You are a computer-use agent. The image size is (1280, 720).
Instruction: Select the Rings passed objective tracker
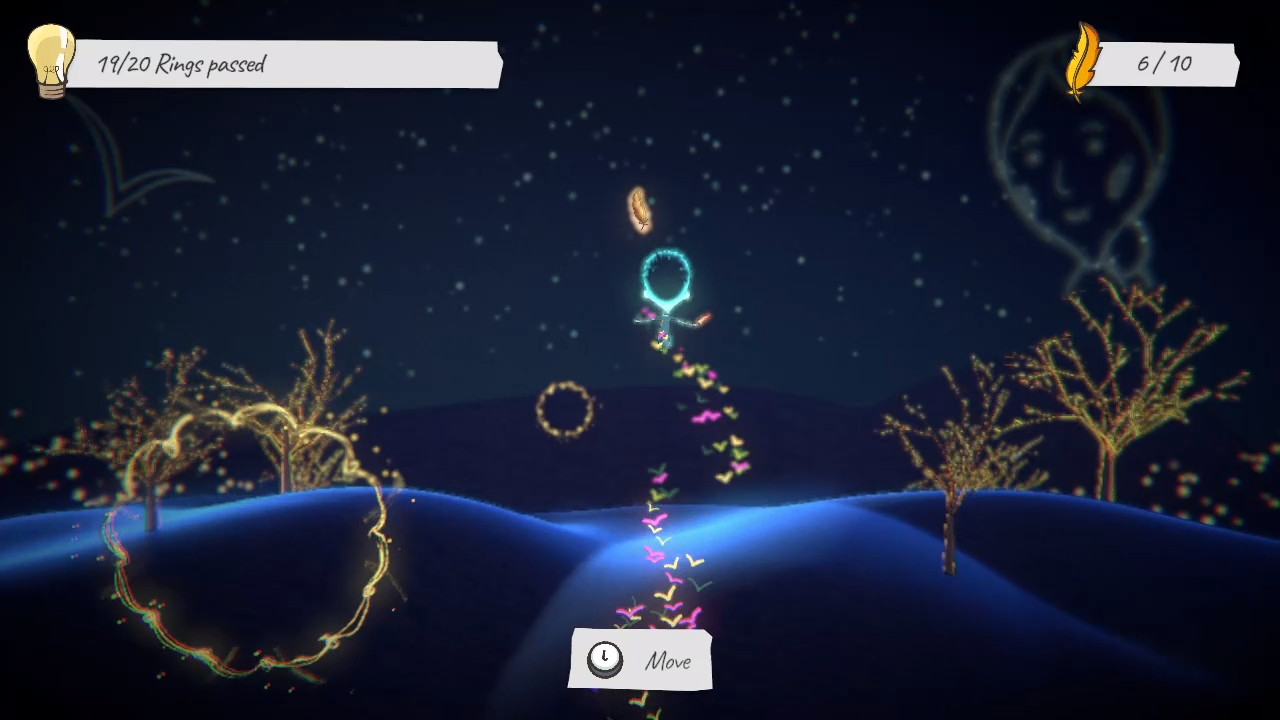point(283,65)
